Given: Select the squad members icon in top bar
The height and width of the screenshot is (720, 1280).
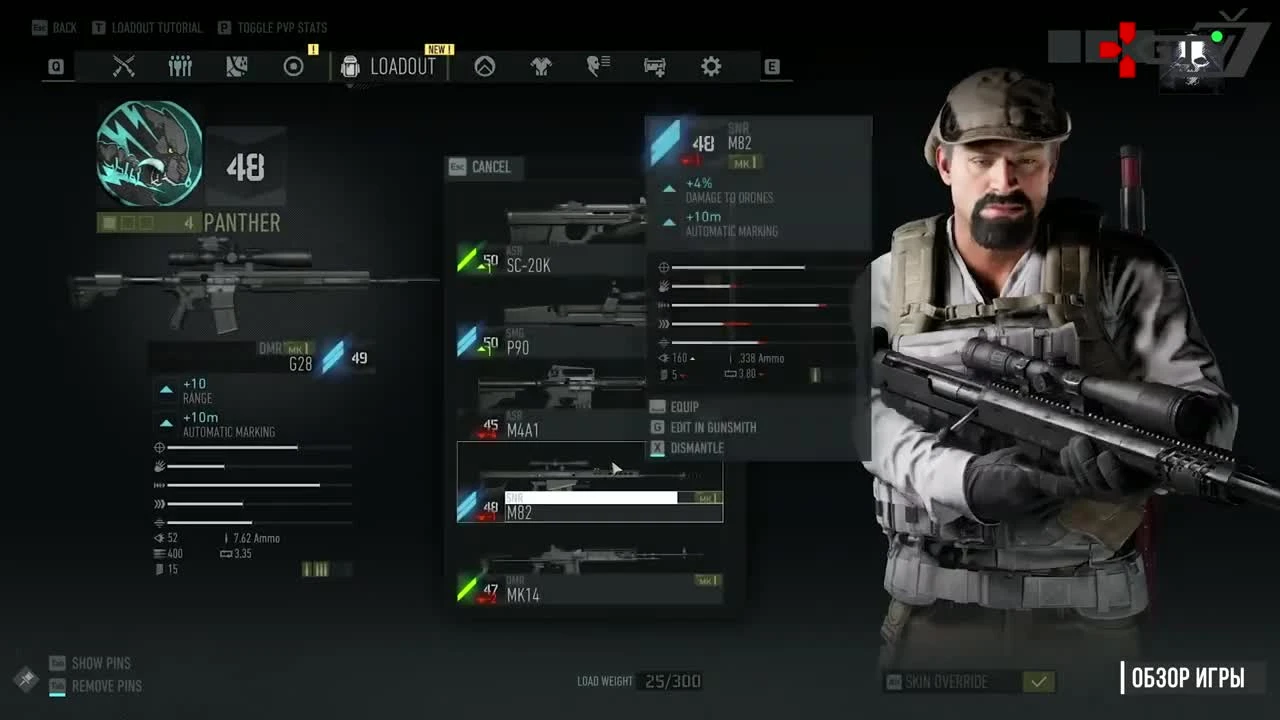Looking at the screenshot, I should tap(180, 66).
